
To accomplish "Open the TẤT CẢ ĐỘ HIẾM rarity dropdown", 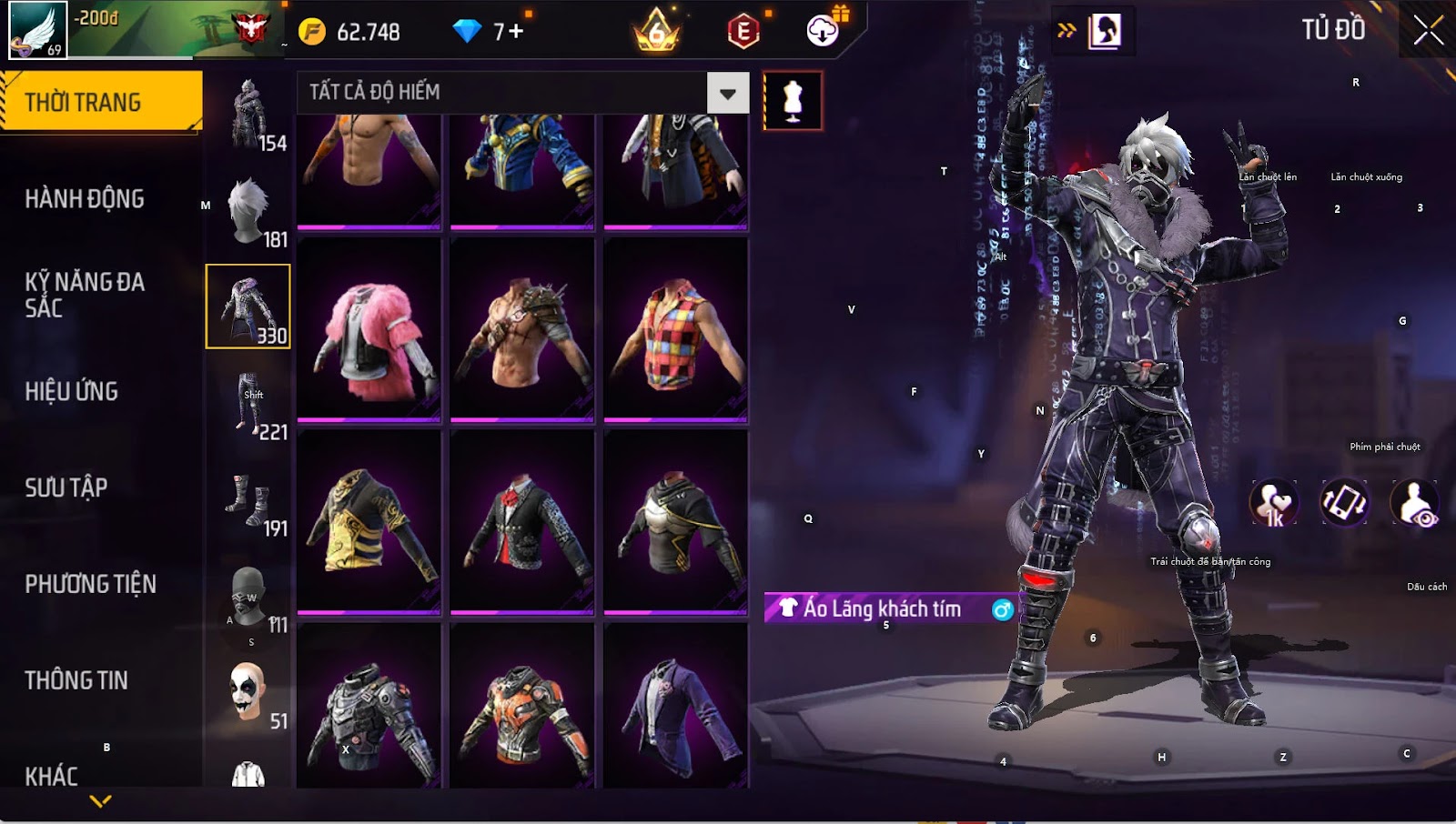I will click(727, 93).
